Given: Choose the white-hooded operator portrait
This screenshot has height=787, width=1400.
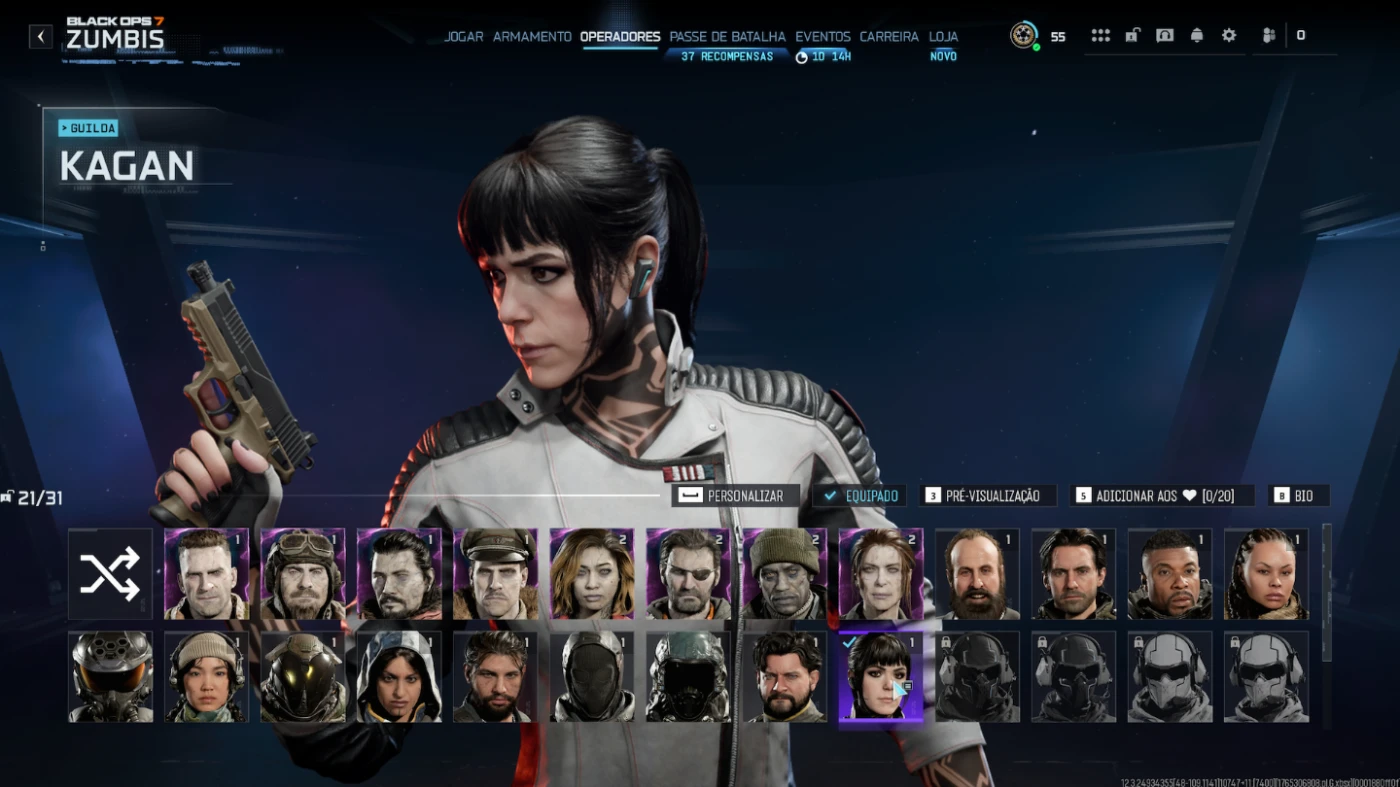Looking at the screenshot, I should 399,676.
